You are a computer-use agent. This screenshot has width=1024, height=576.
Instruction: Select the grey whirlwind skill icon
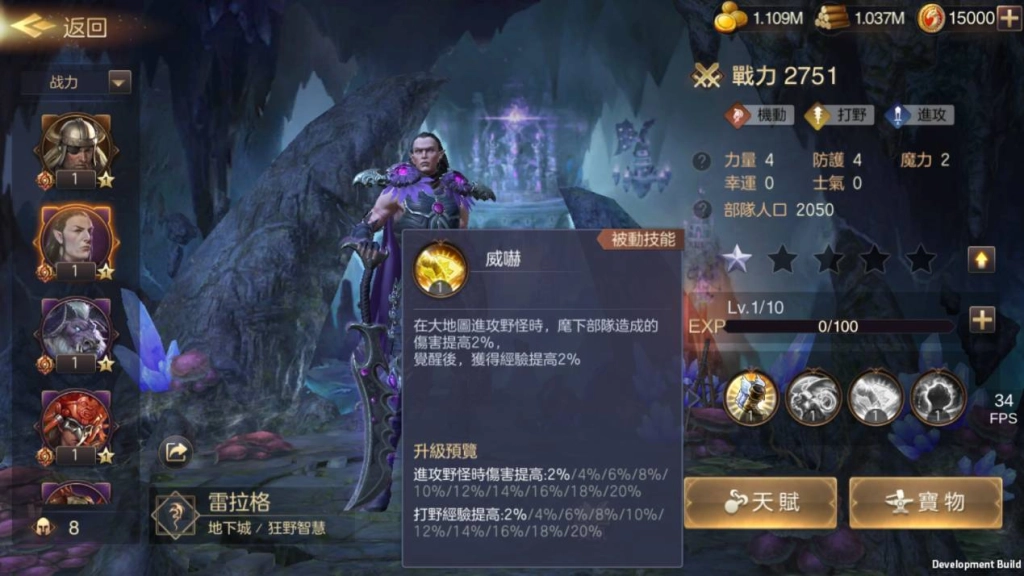click(x=813, y=397)
